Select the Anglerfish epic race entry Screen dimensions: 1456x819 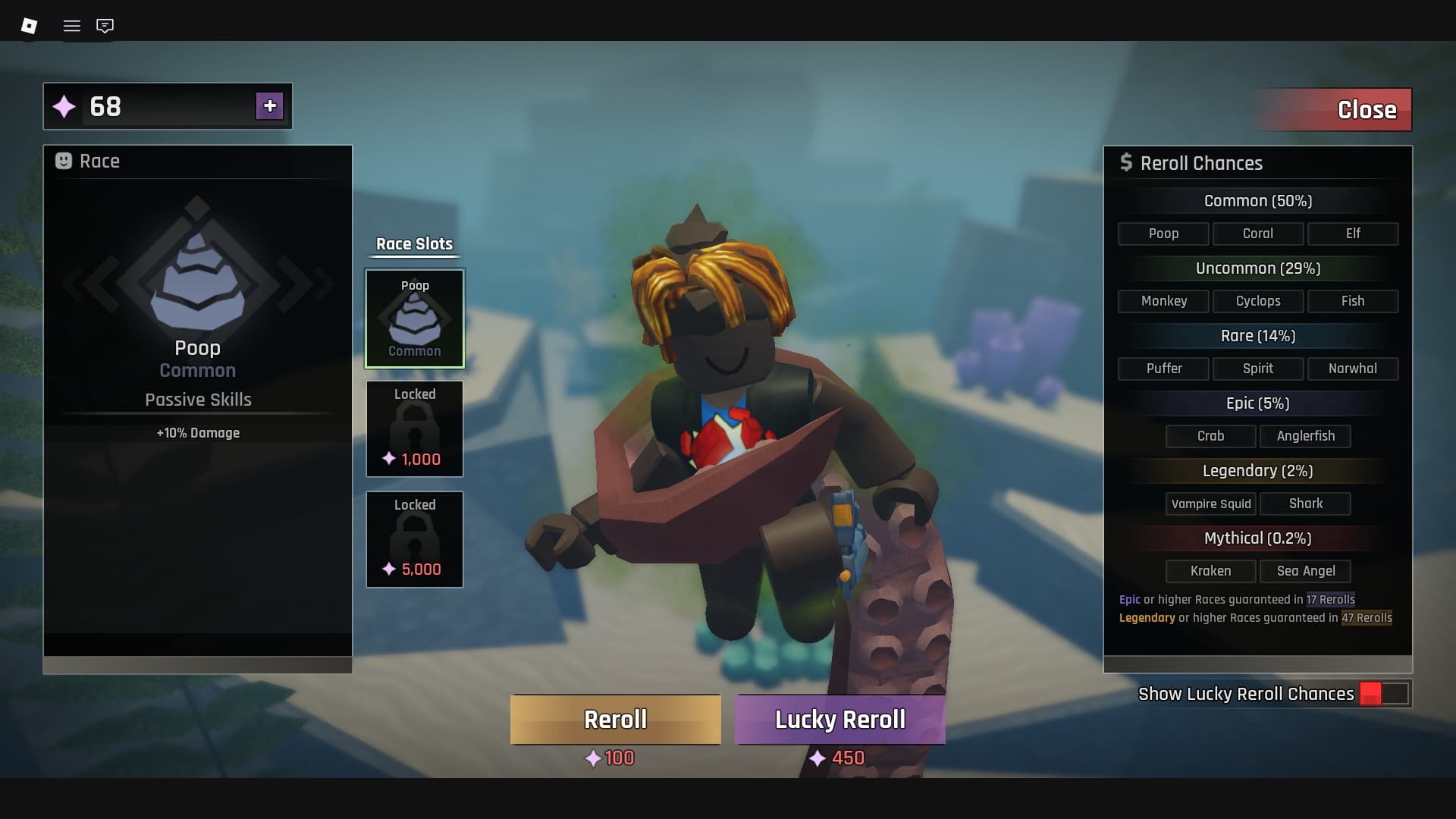tap(1306, 436)
